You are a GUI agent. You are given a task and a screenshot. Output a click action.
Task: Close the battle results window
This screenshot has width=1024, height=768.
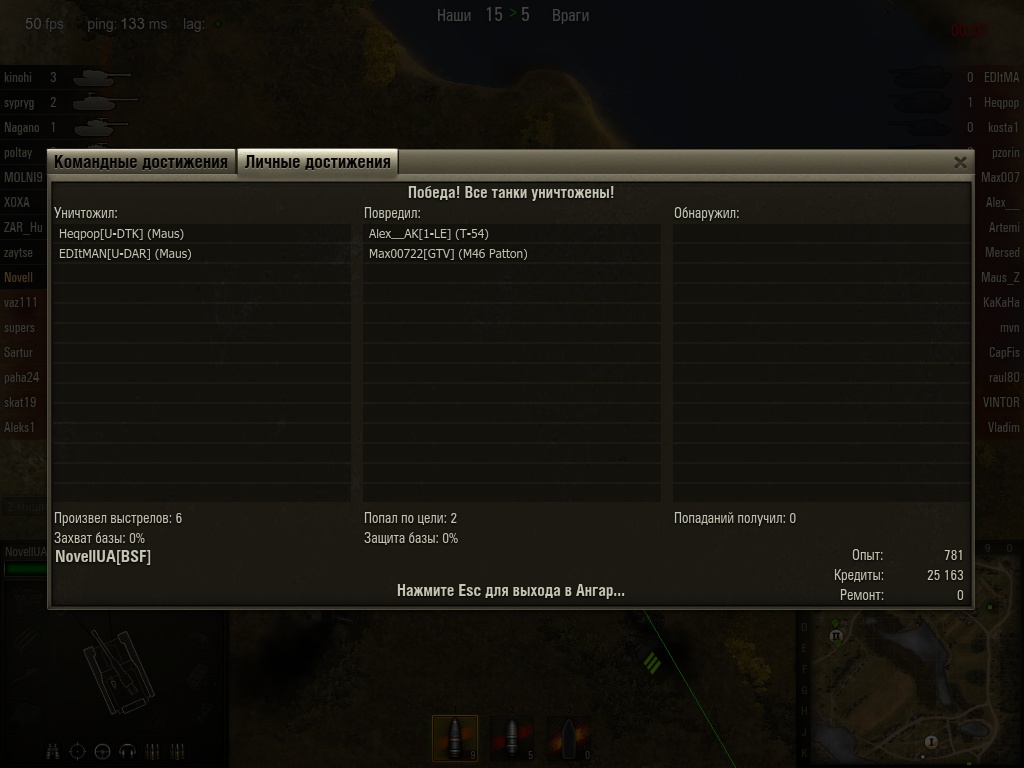coord(960,162)
